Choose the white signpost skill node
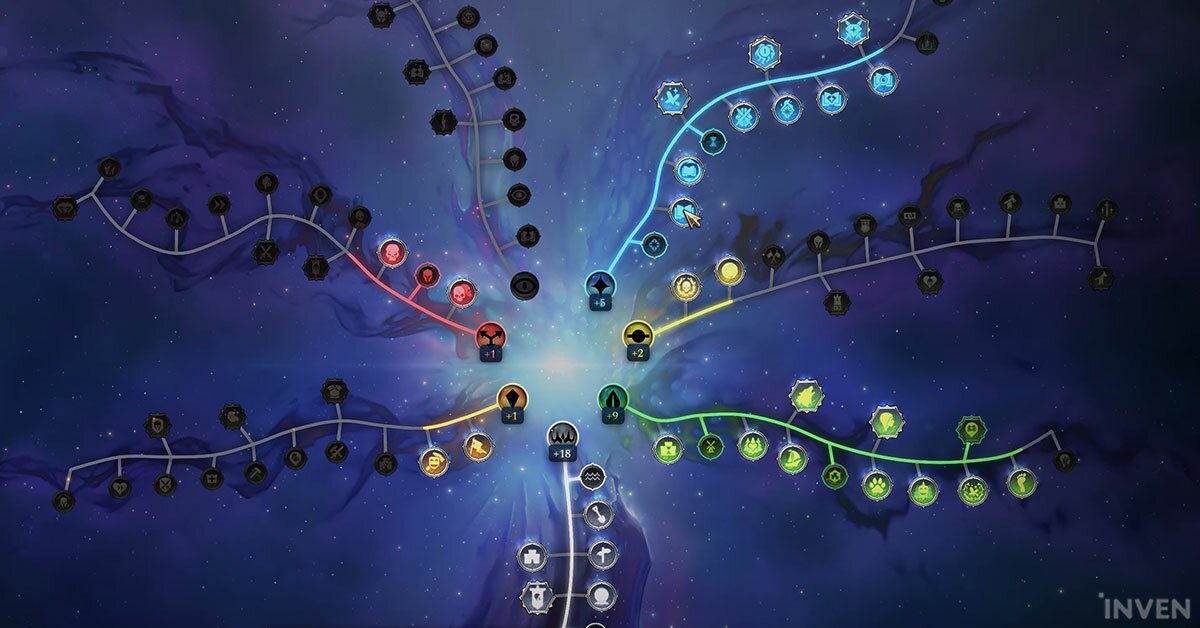Screen dimensions: 1200x628 [x=603, y=555]
